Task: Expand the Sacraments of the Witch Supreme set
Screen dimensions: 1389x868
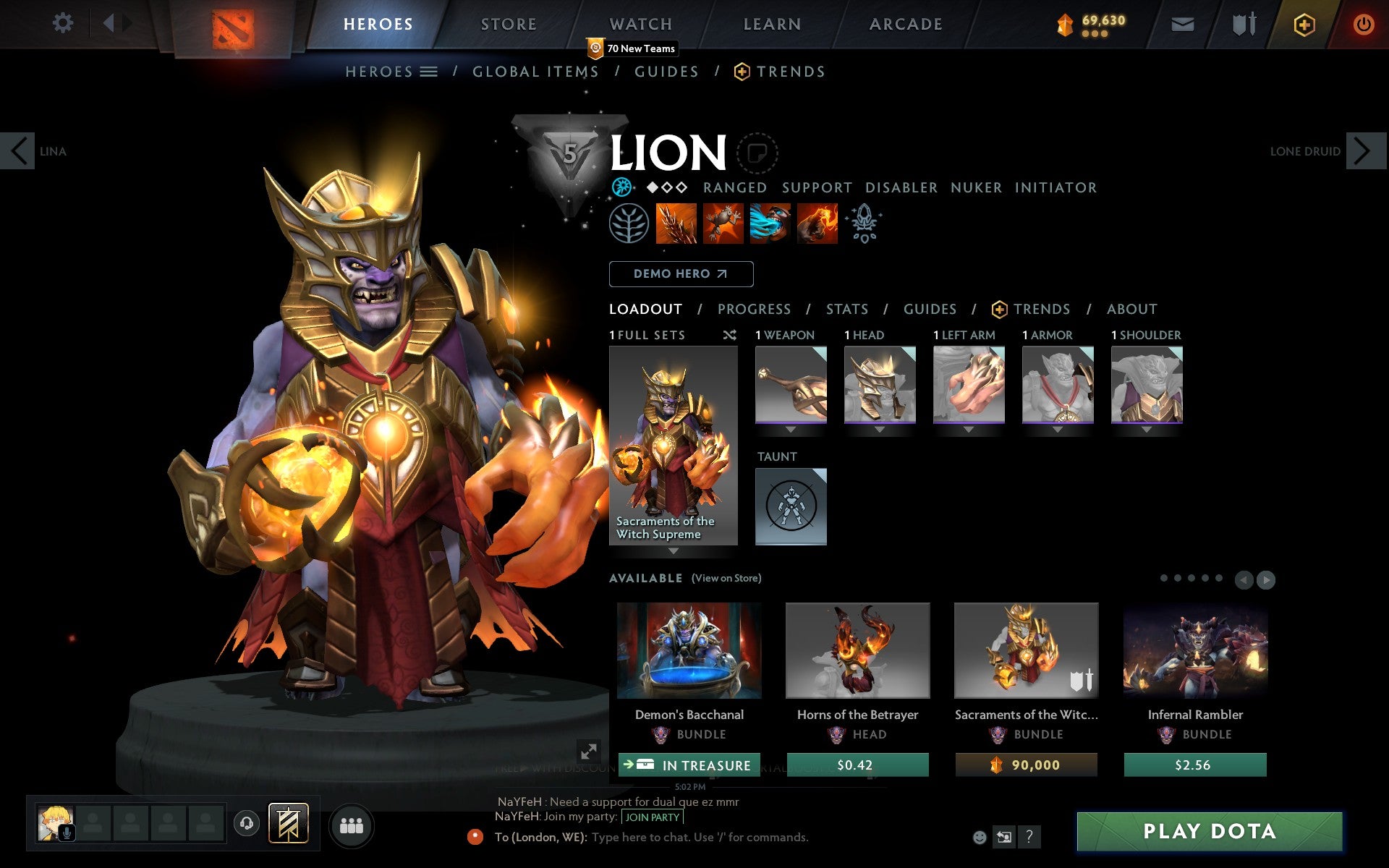Action: [674, 550]
